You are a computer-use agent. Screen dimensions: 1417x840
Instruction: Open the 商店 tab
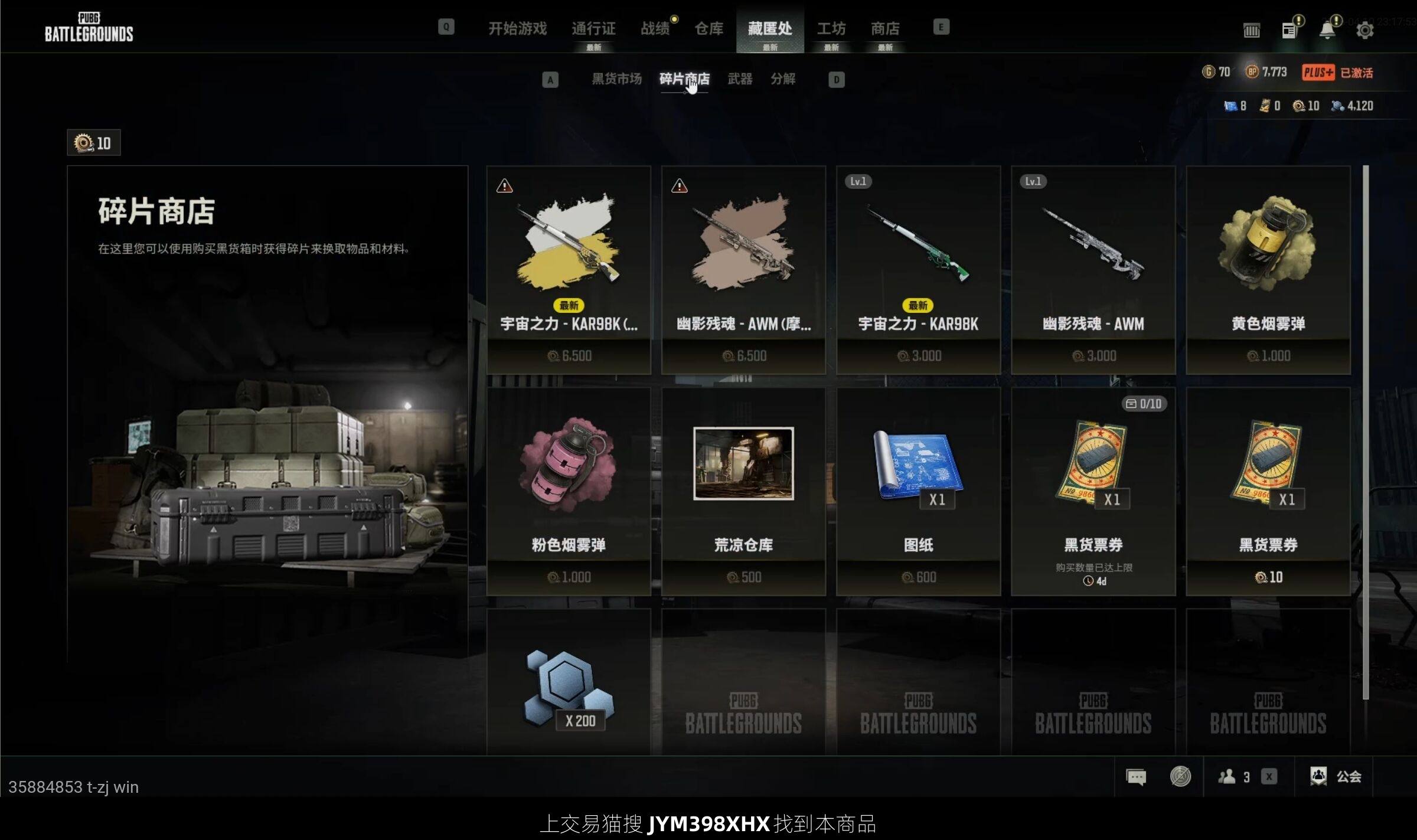point(885,28)
